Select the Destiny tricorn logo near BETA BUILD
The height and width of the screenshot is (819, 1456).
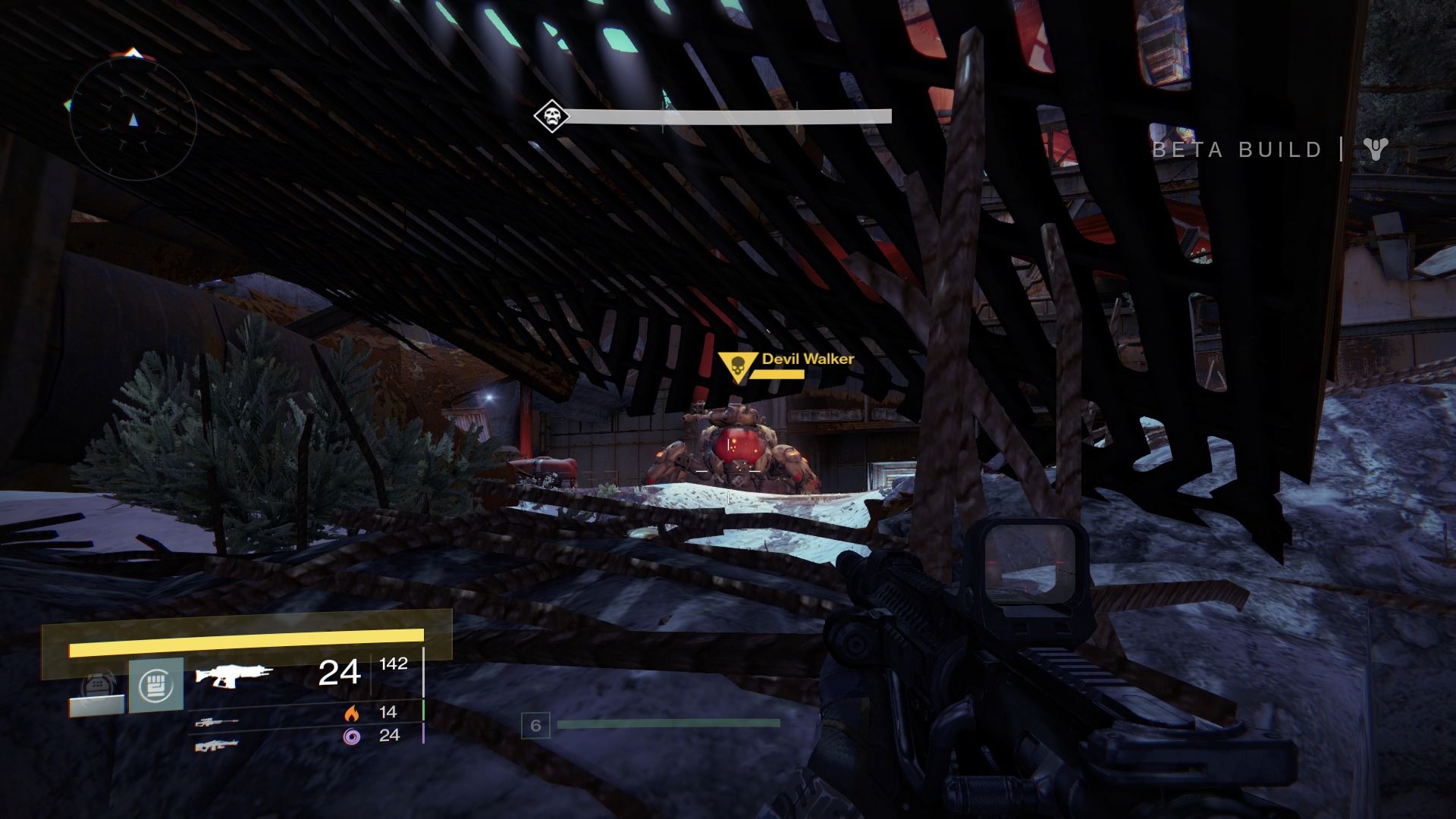tap(1376, 149)
